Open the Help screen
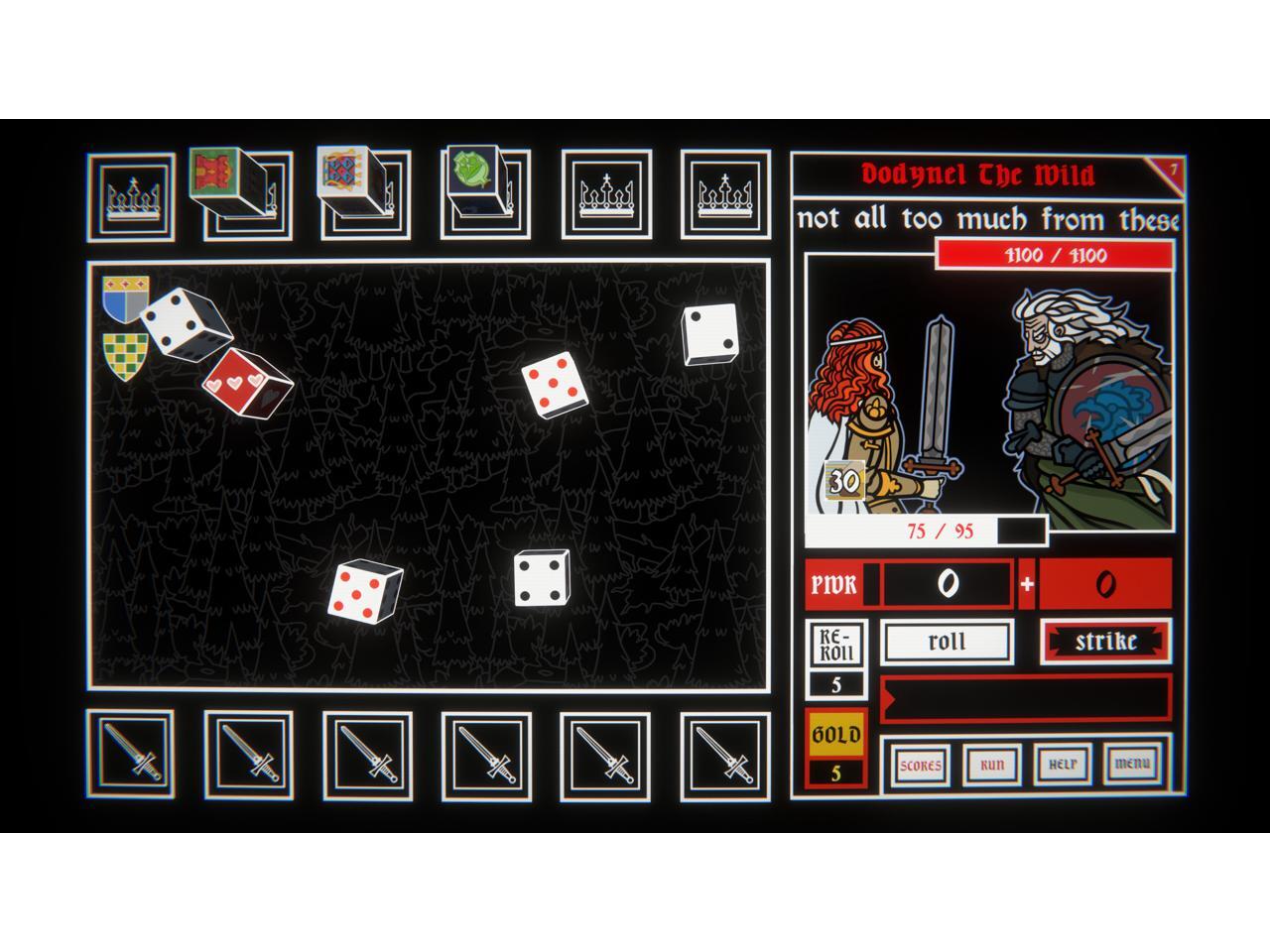The image size is (1270, 952). [x=1062, y=765]
